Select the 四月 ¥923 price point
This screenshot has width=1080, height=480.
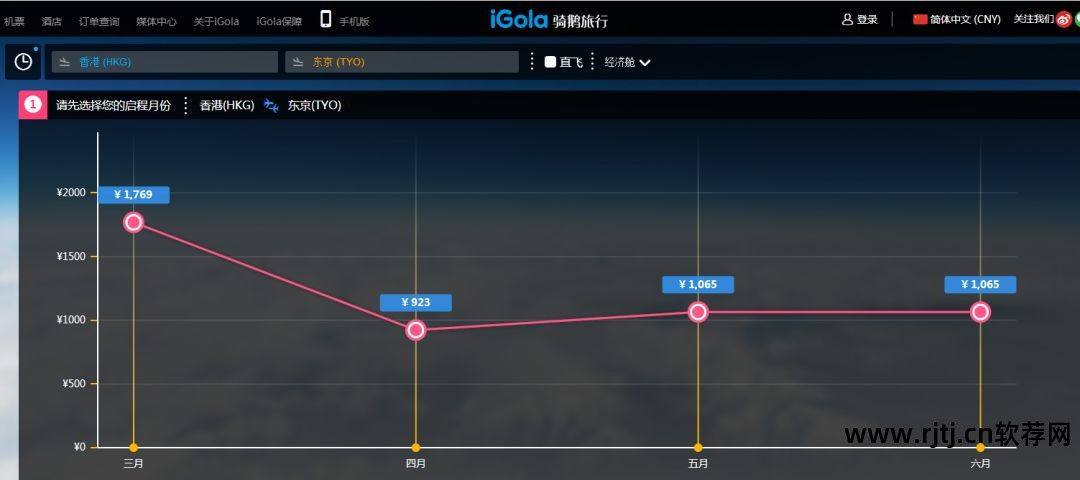click(x=416, y=330)
